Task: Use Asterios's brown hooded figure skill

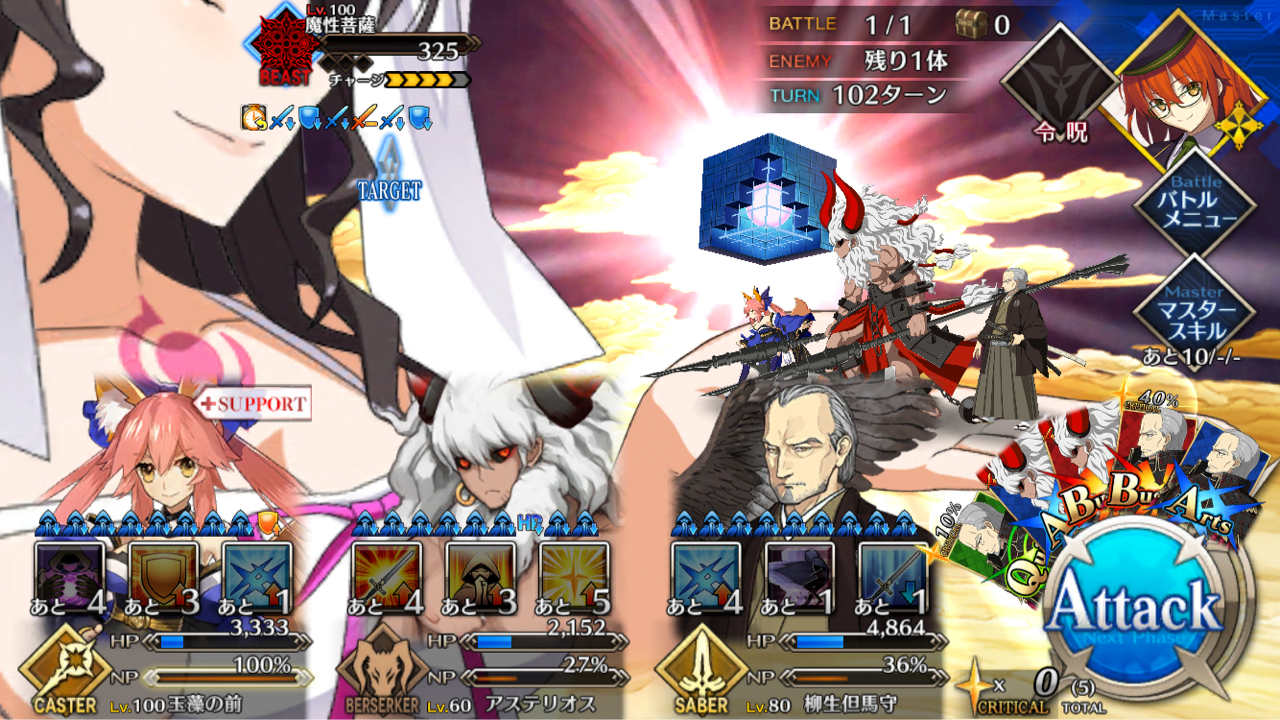Action: click(481, 576)
